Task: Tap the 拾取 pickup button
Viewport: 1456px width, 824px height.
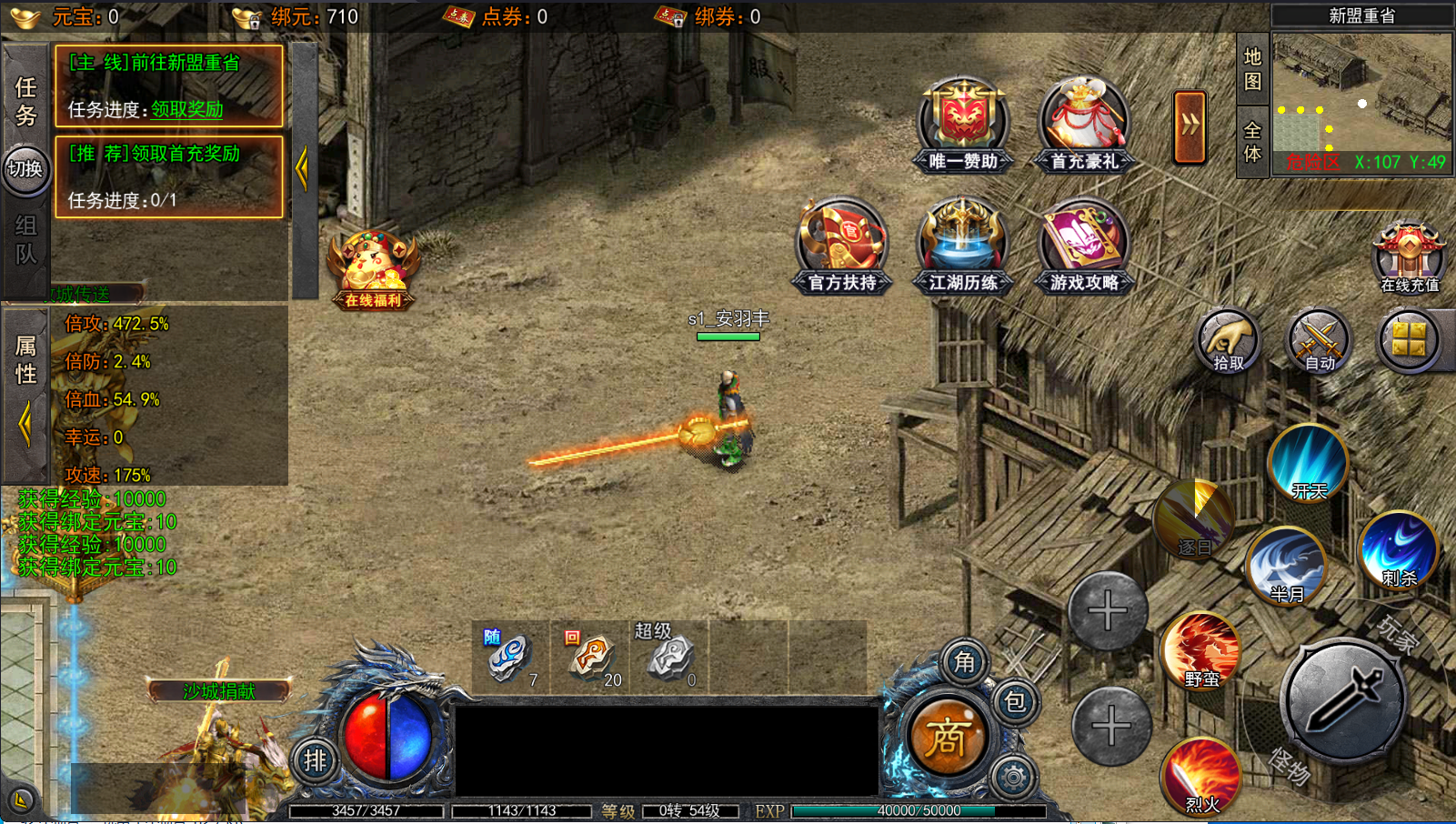Action: pos(1228,342)
